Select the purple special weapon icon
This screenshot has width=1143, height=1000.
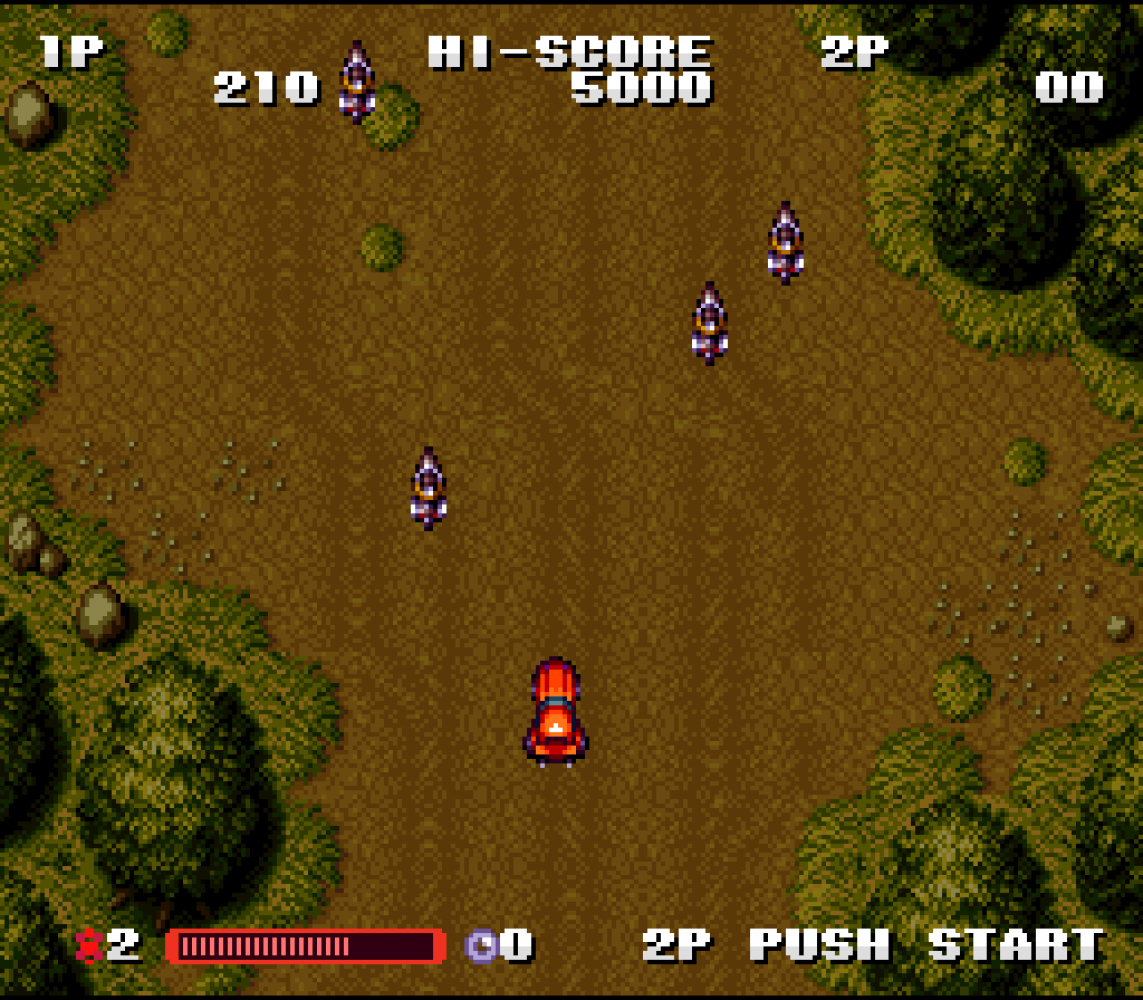point(482,945)
